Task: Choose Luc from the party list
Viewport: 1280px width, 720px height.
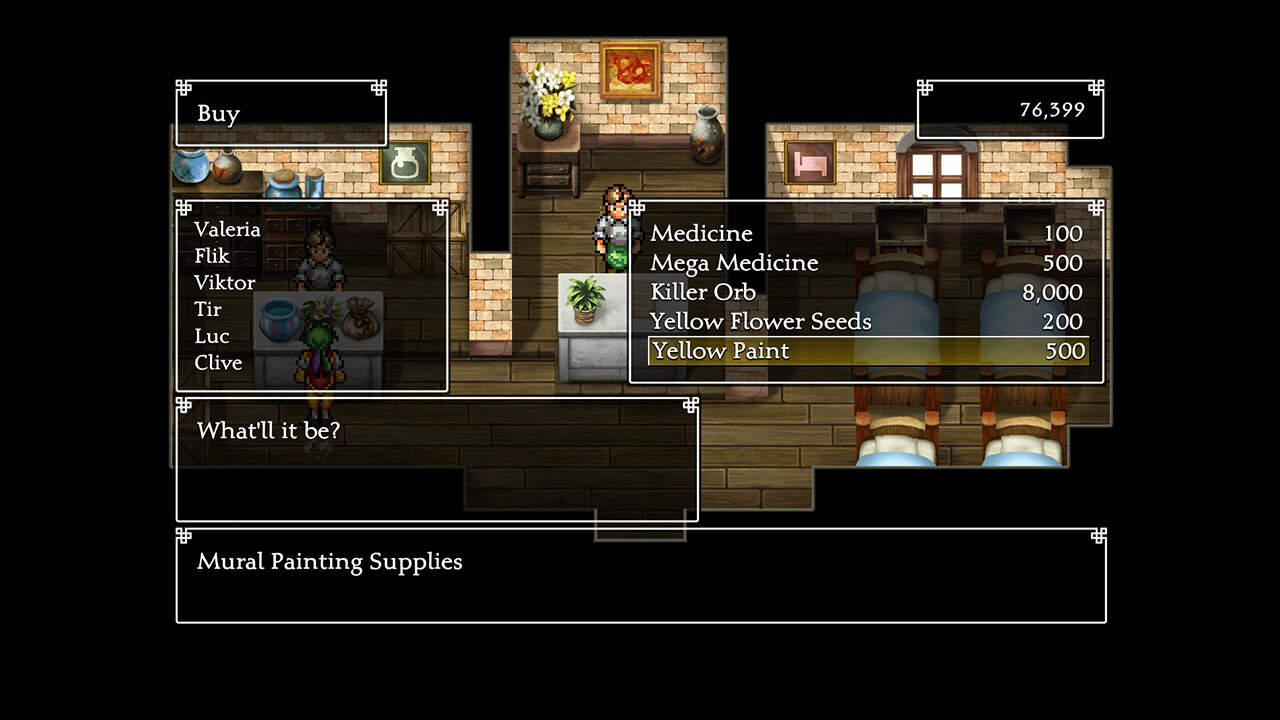Action: [211, 336]
